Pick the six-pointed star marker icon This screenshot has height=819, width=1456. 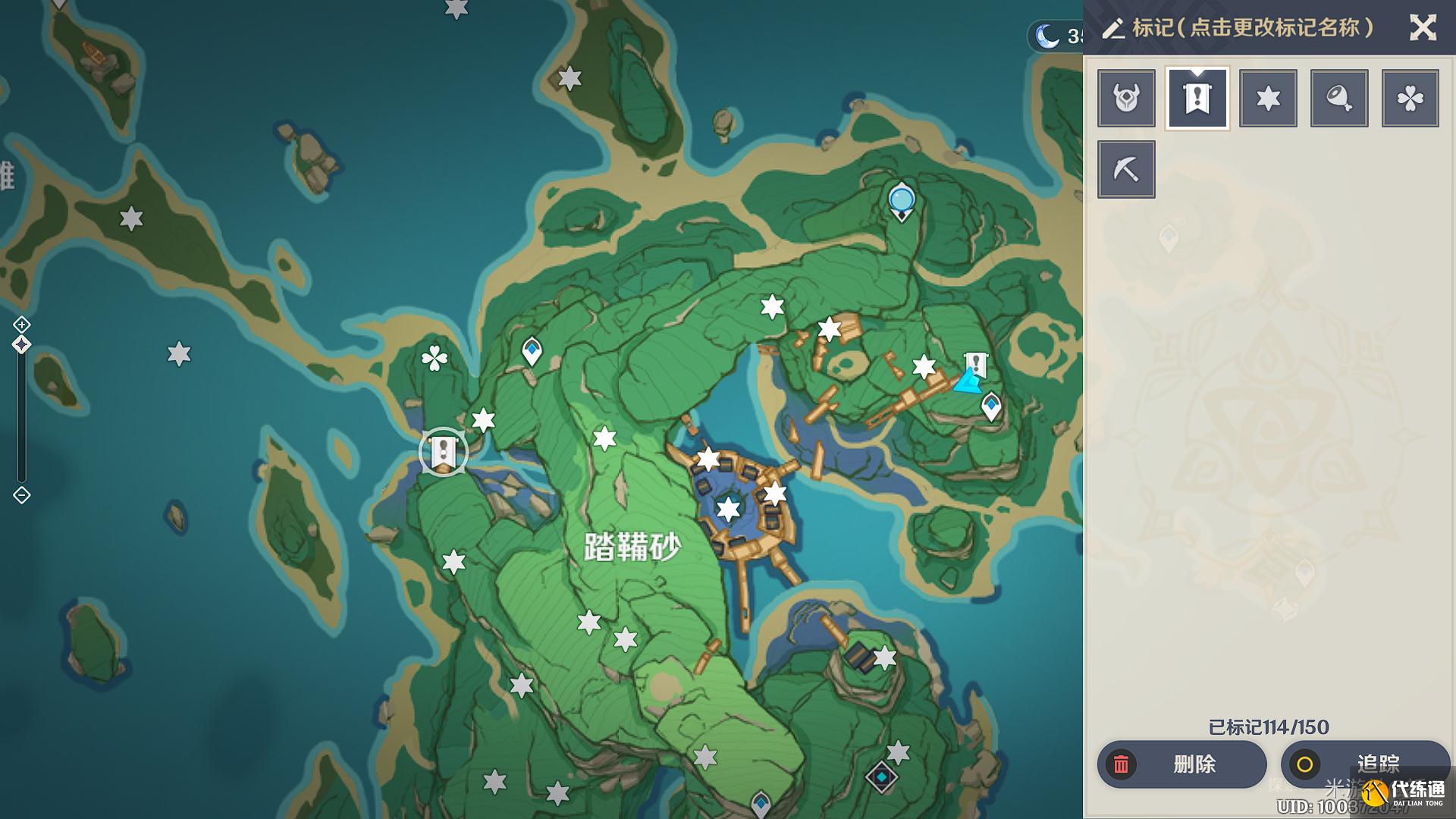click(x=1268, y=98)
